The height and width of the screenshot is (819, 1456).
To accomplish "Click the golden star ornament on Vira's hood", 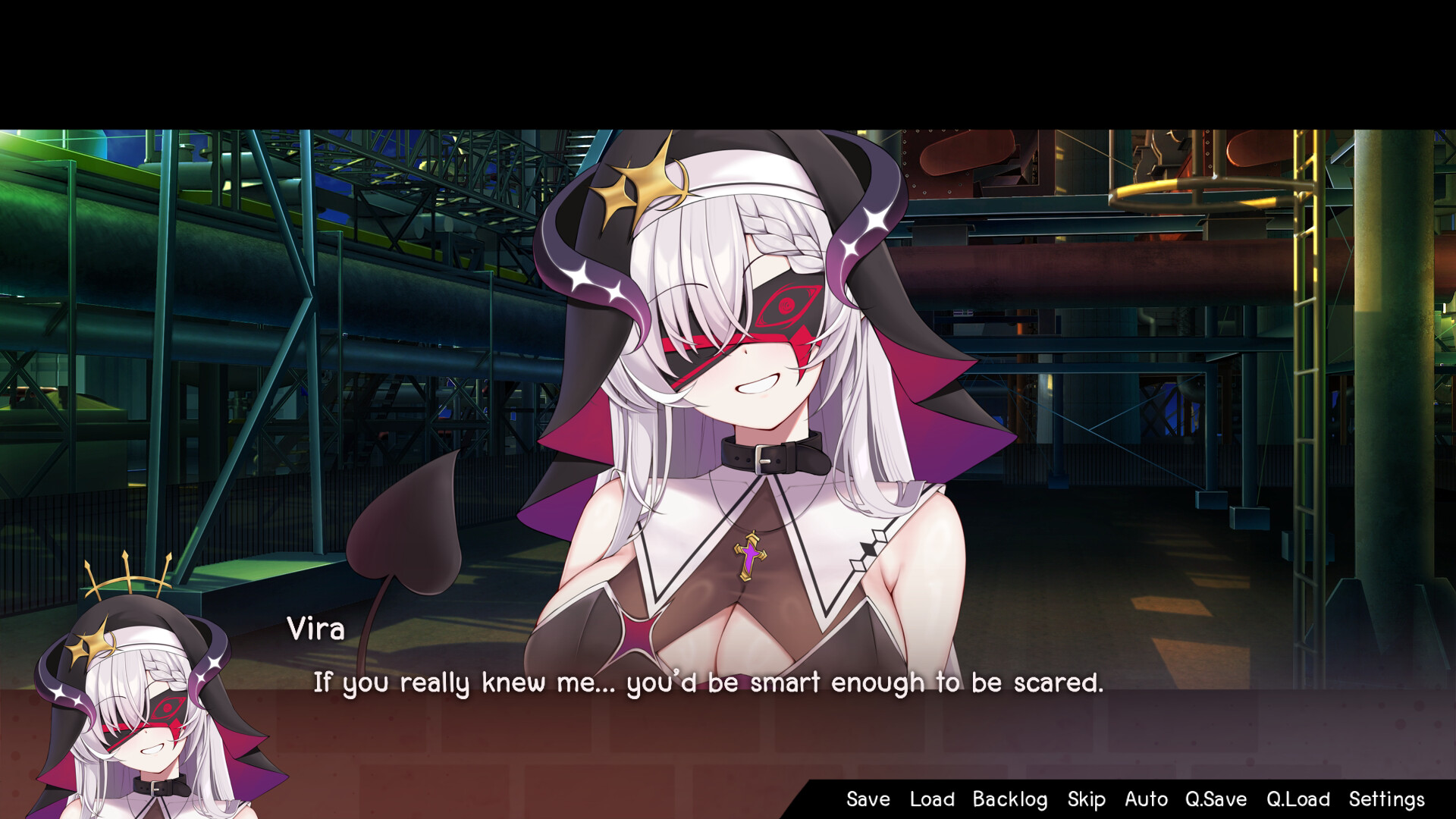I will [641, 186].
